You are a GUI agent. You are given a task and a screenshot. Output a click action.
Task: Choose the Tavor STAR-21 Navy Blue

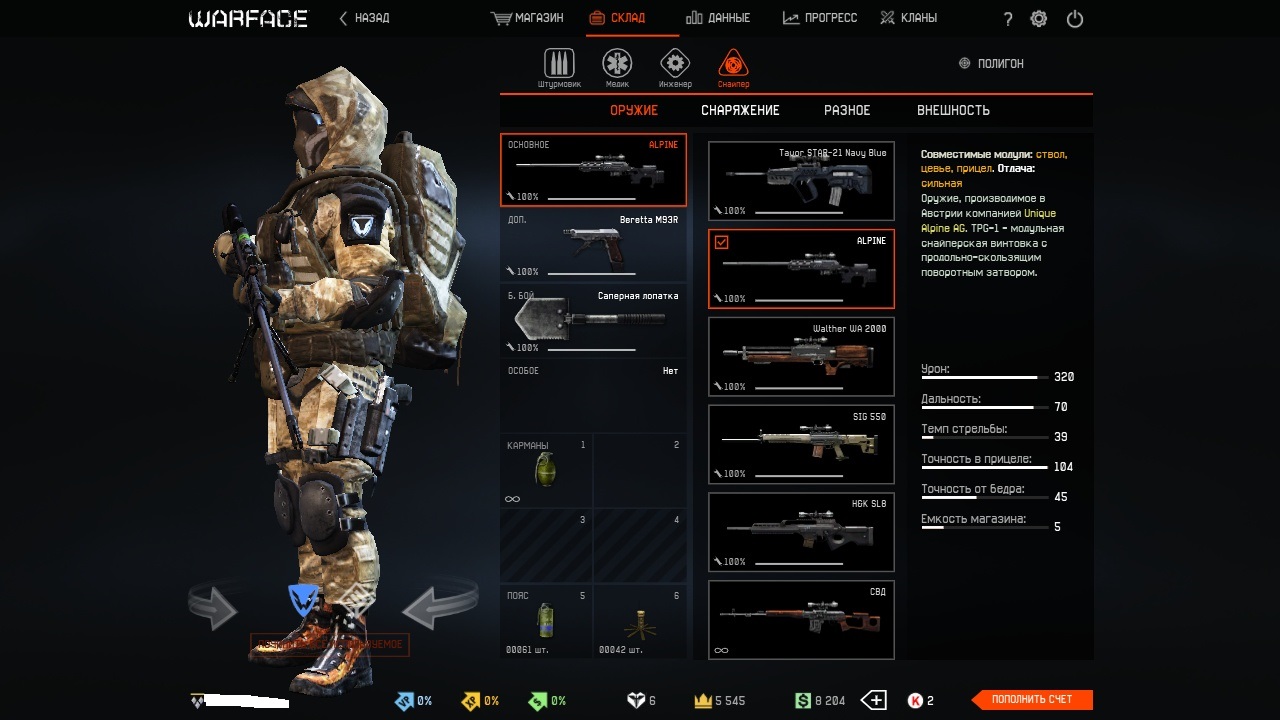coord(801,181)
